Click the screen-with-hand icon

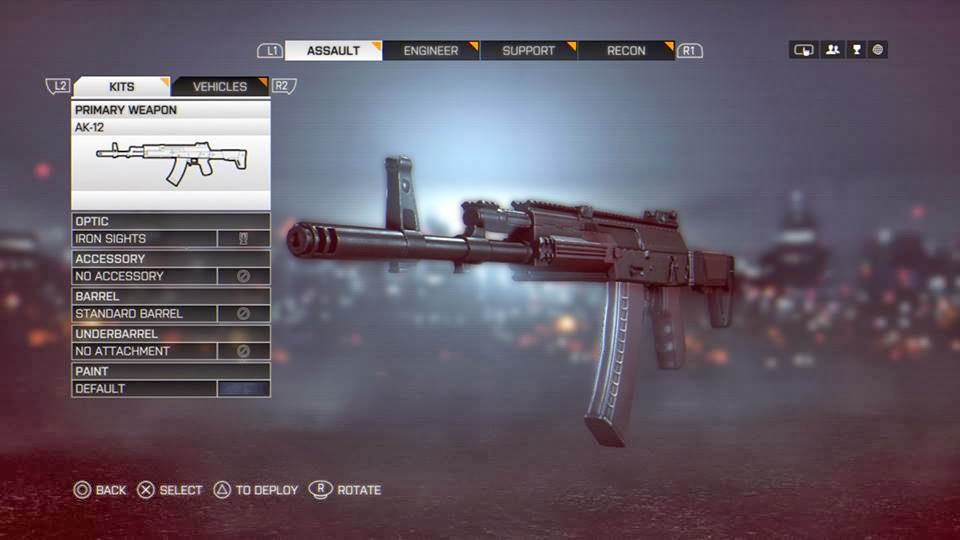803,50
